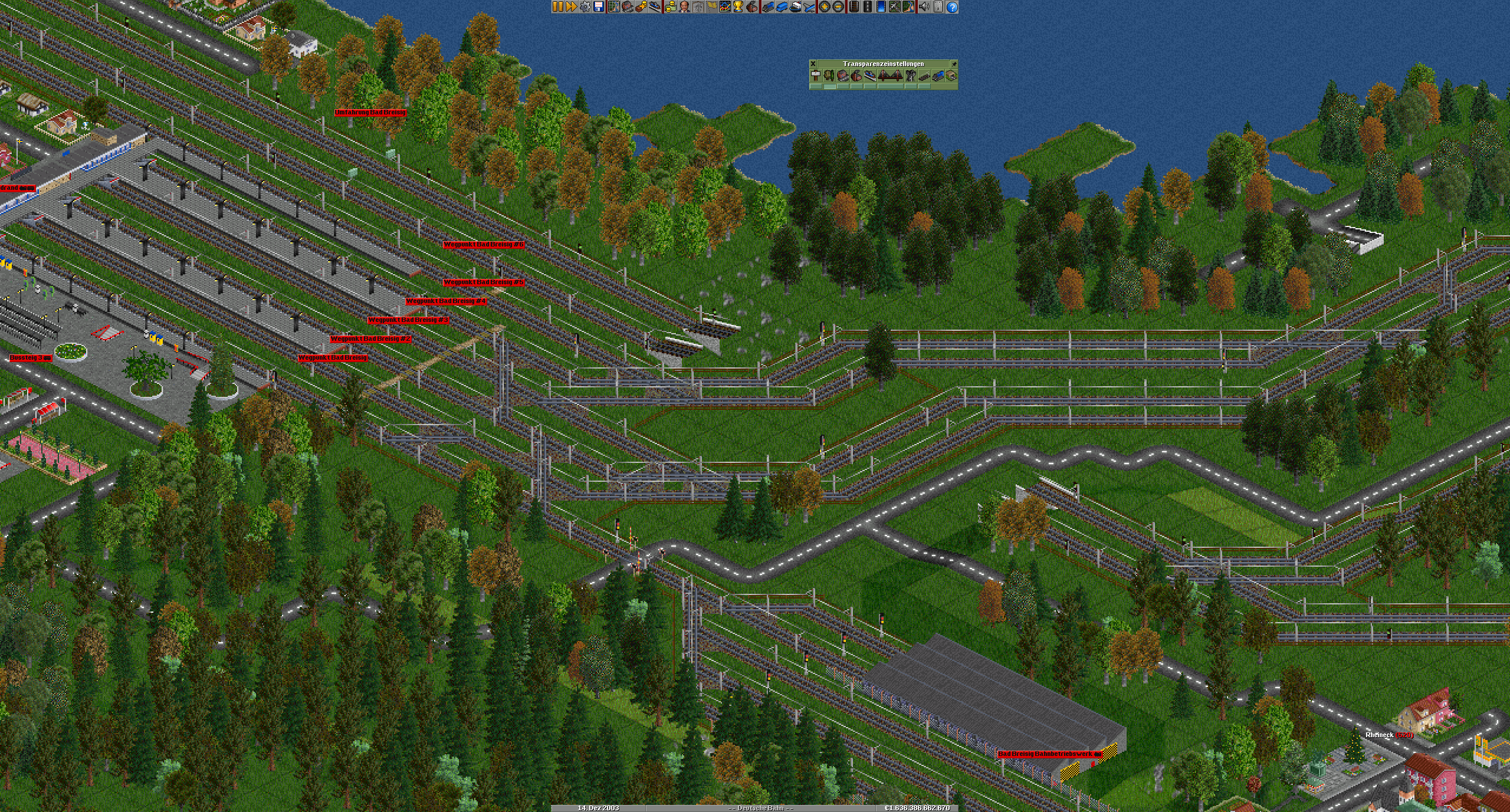
Task: Show the performance graphs menu
Action: pos(725,7)
